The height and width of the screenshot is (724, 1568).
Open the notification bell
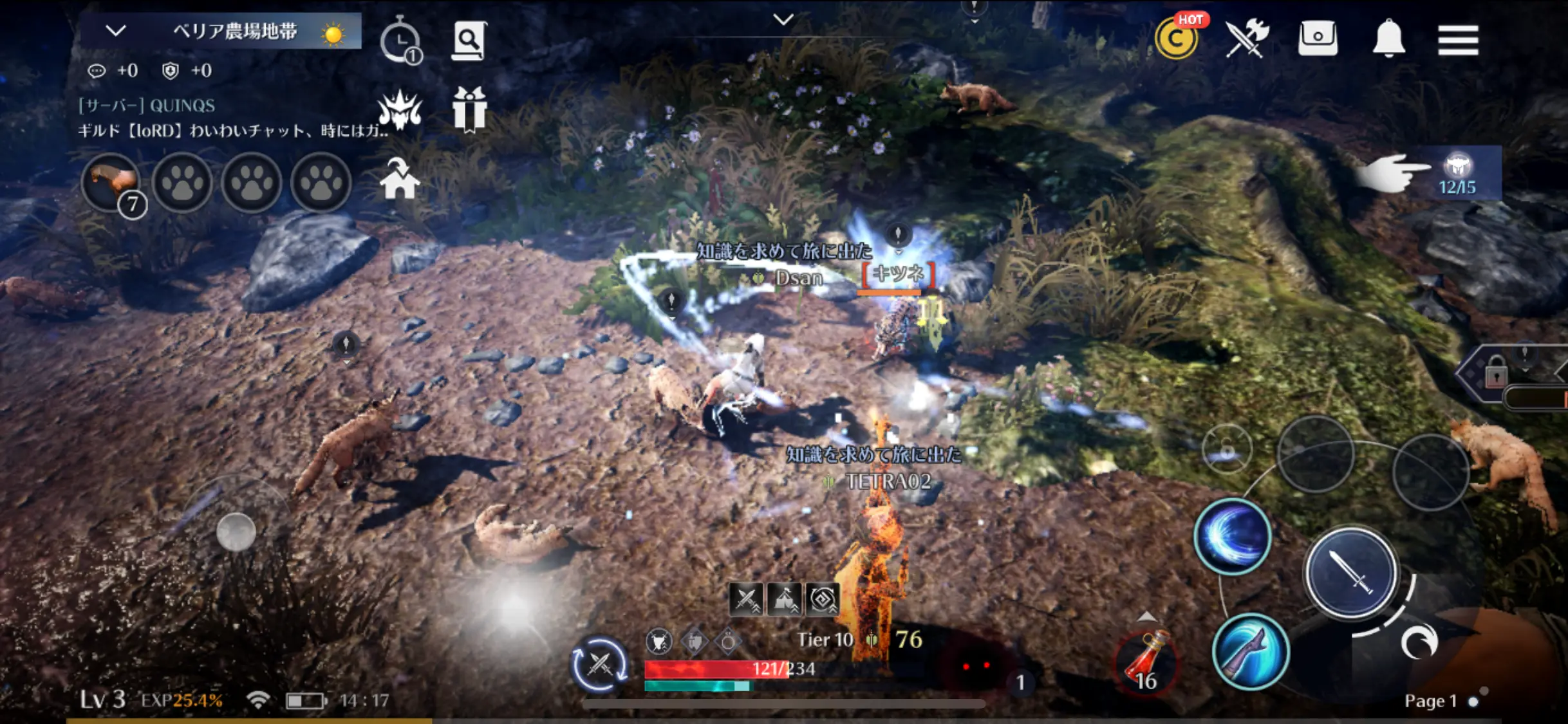click(1388, 39)
